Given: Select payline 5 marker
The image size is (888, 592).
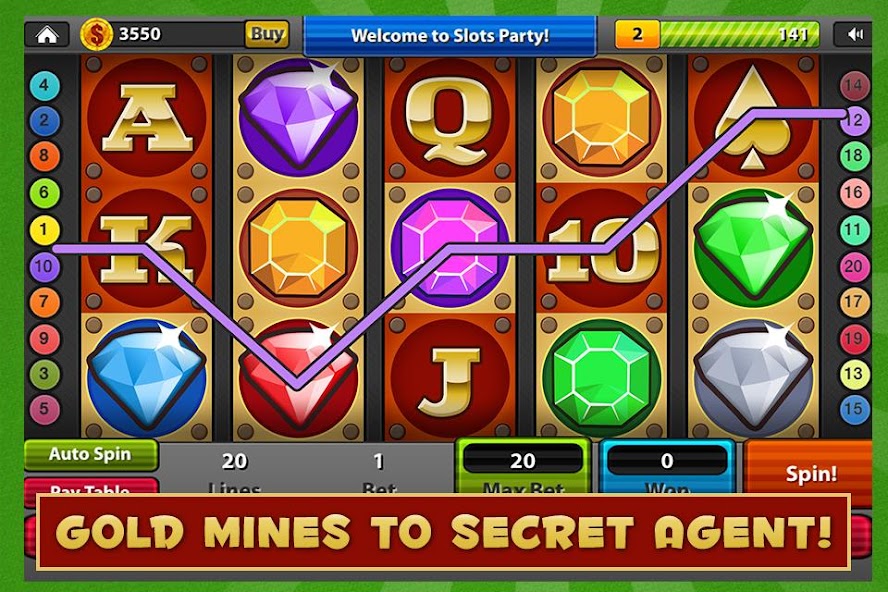Looking at the screenshot, I should click(x=43, y=408).
